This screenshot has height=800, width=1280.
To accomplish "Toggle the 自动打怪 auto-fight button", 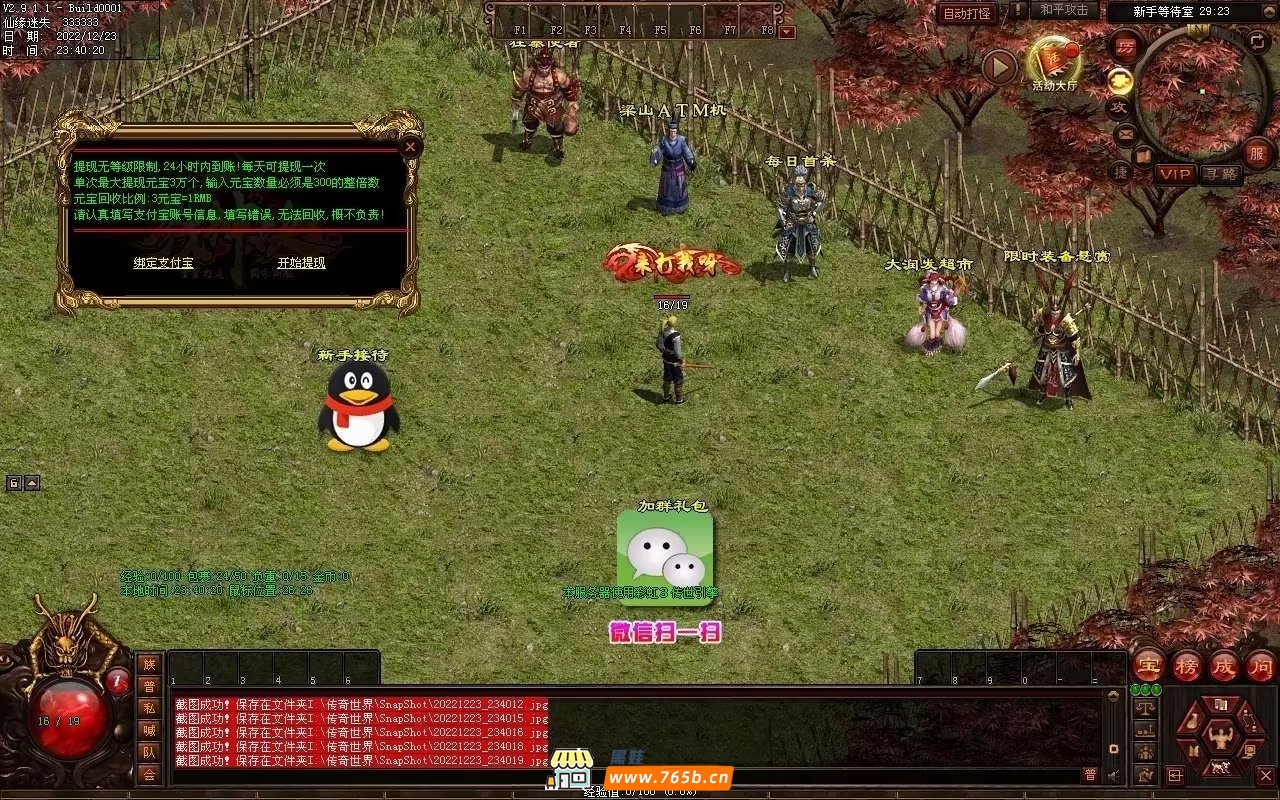I will point(967,14).
